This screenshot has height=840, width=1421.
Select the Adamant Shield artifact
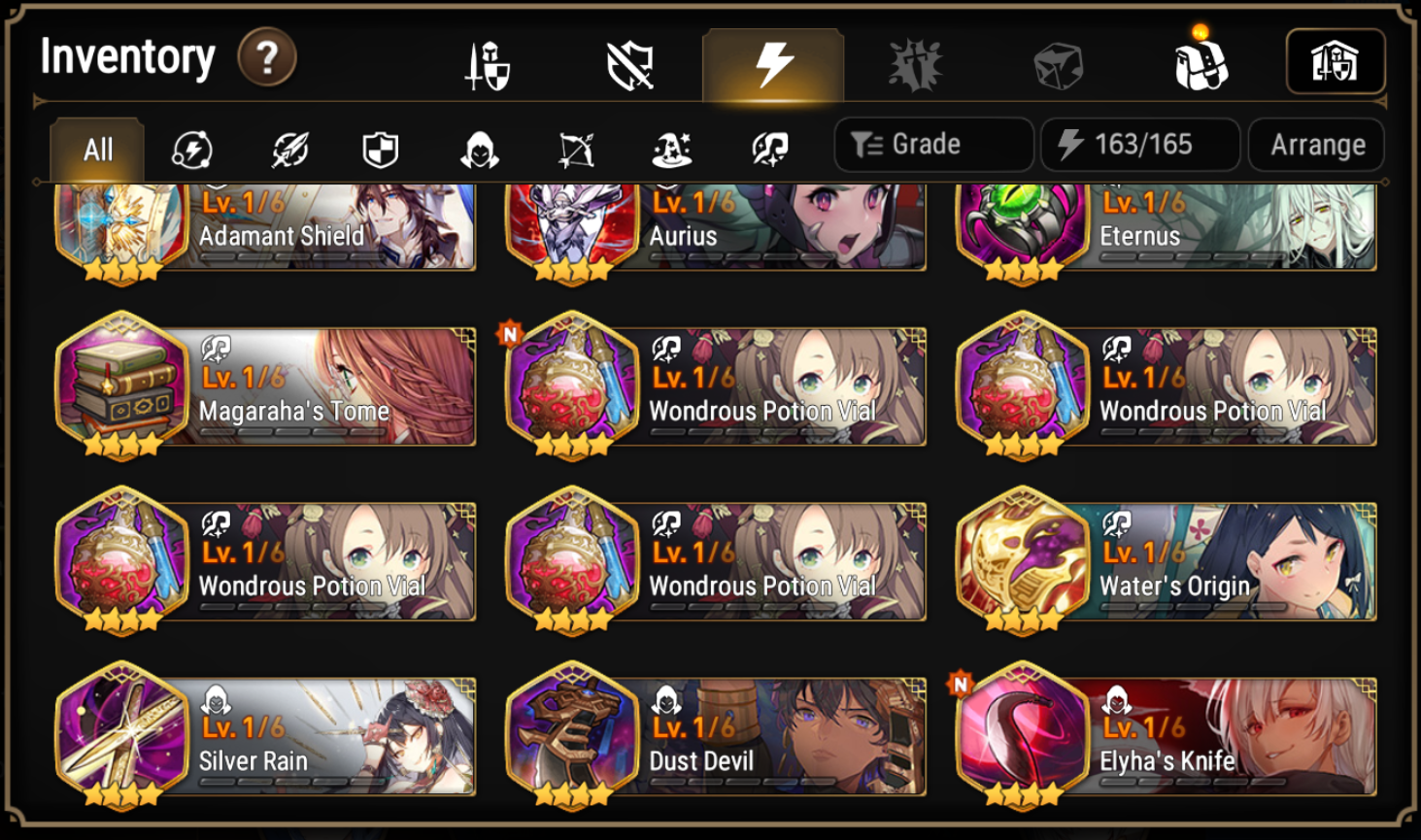coord(264,226)
